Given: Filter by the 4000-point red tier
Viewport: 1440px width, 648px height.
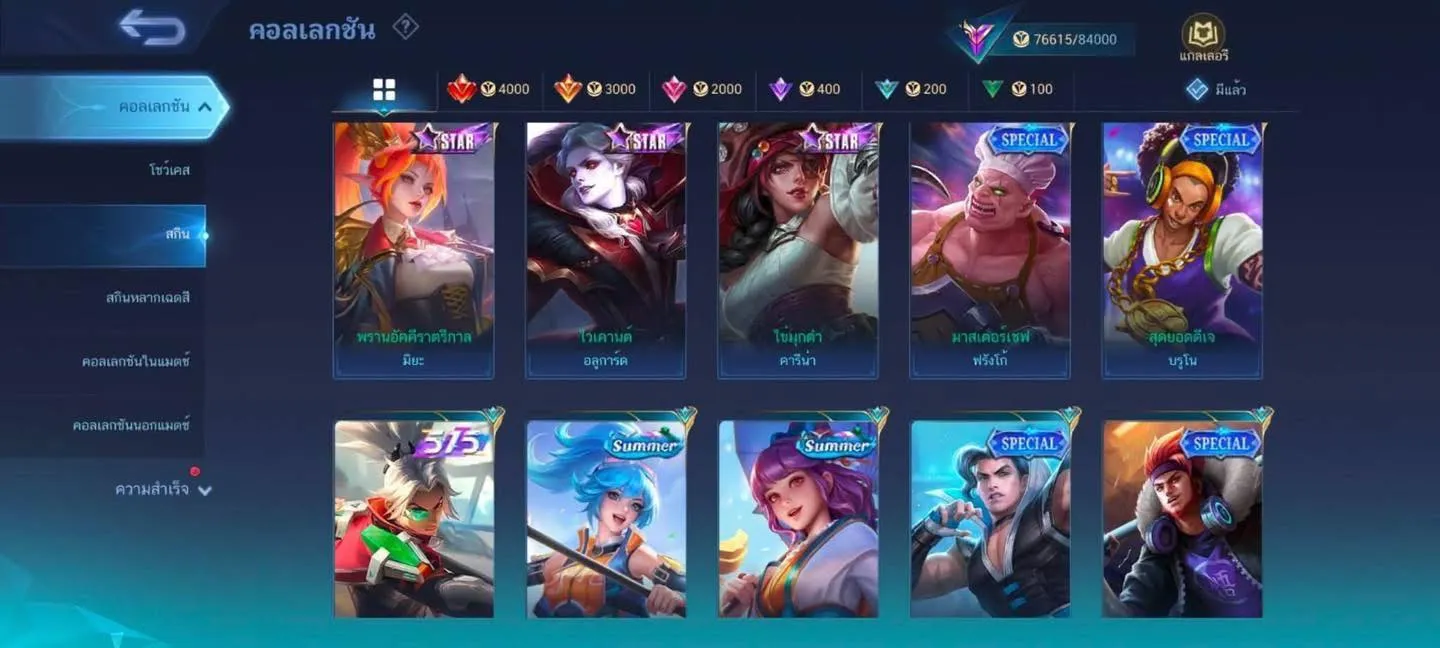Looking at the screenshot, I should (489, 89).
